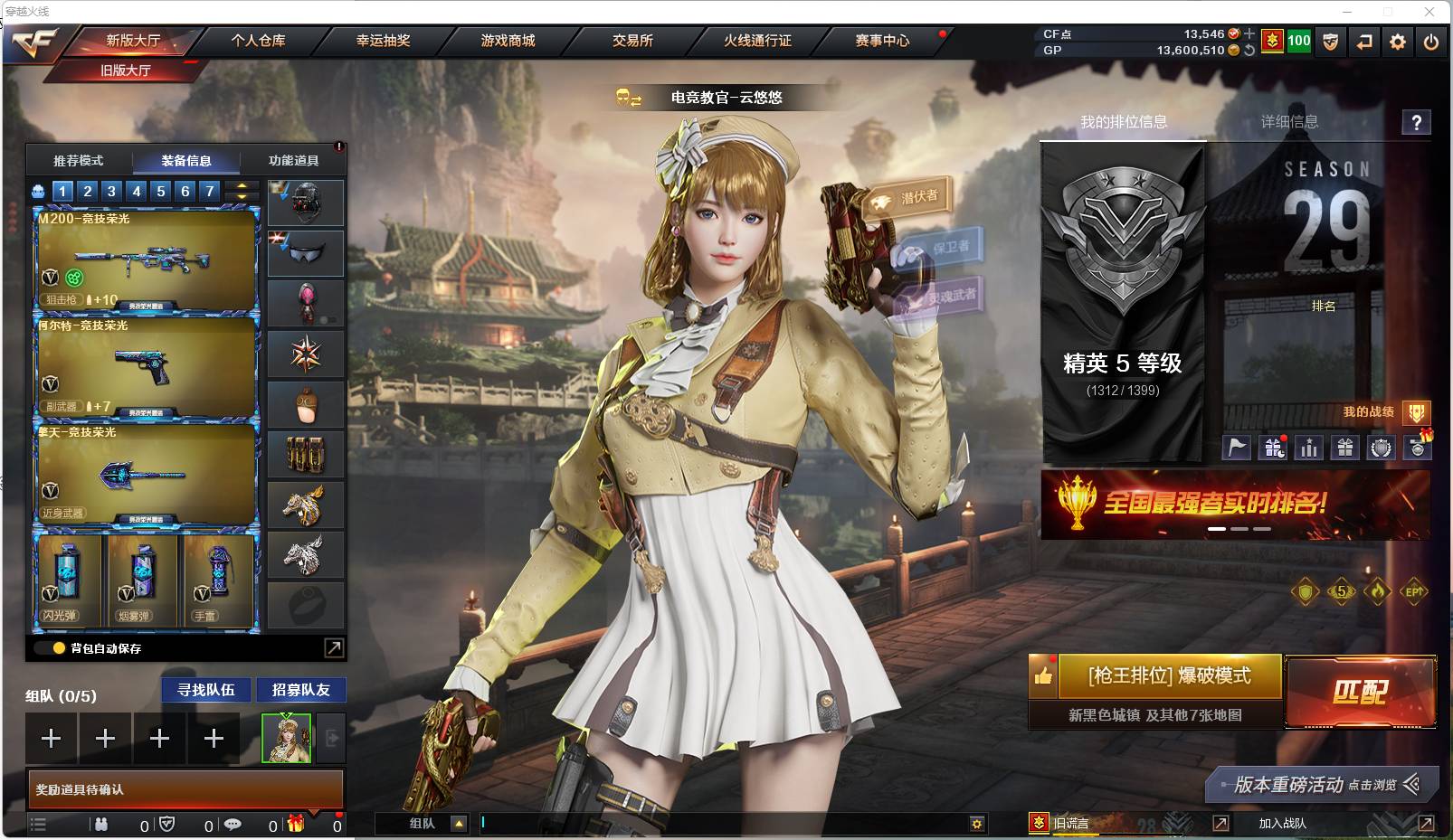Select the stats chart icon below 我的战绩
Image resolution: width=1453 pixels, height=840 pixels.
1308,447
